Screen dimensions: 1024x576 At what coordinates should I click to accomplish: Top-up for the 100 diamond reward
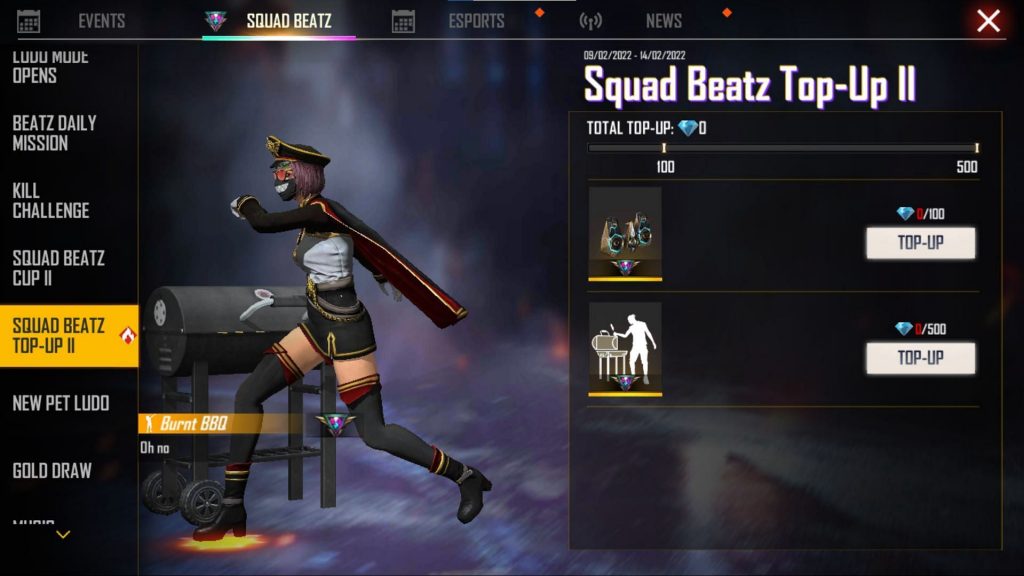point(920,243)
